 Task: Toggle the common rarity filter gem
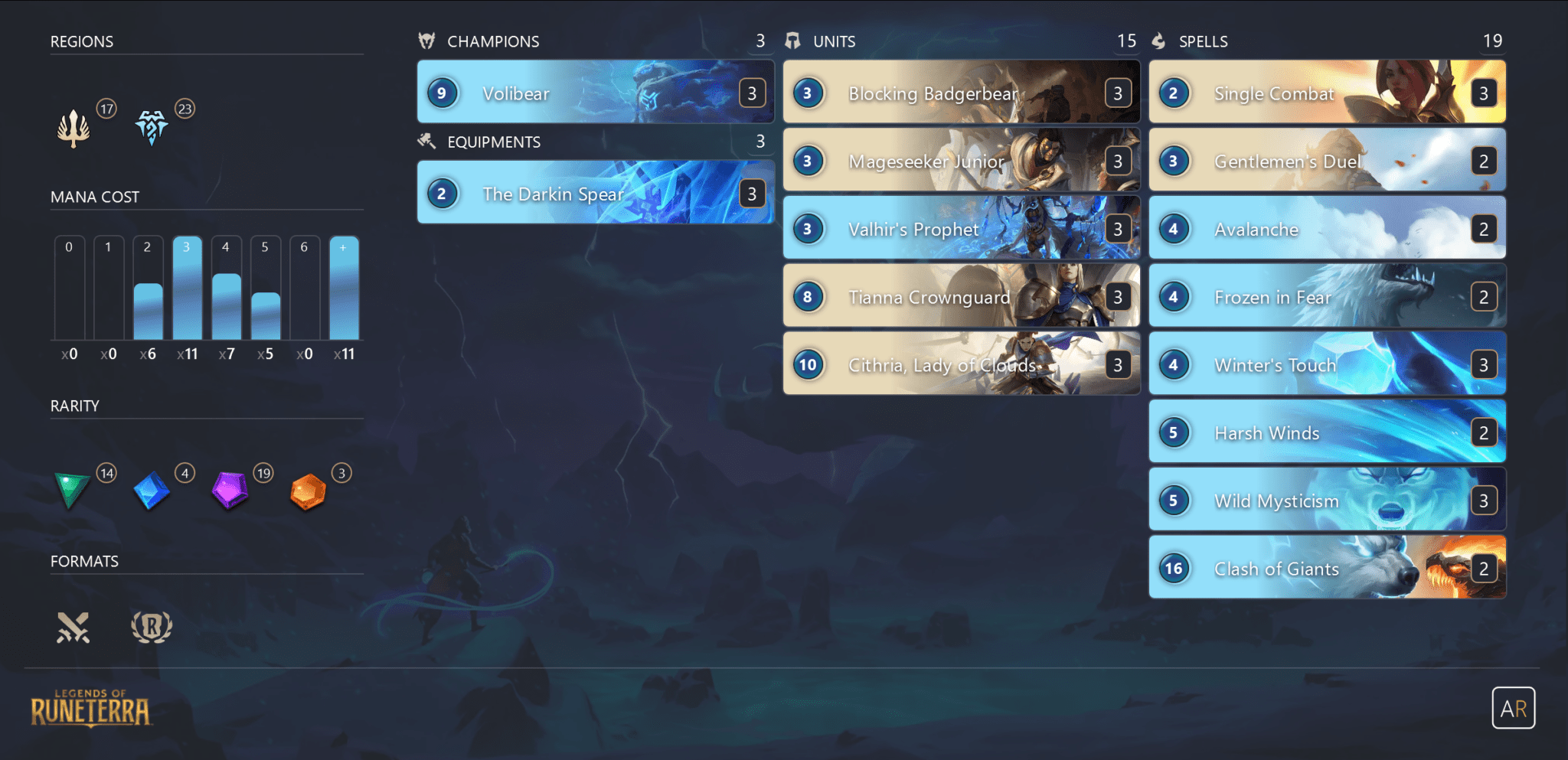tap(71, 490)
